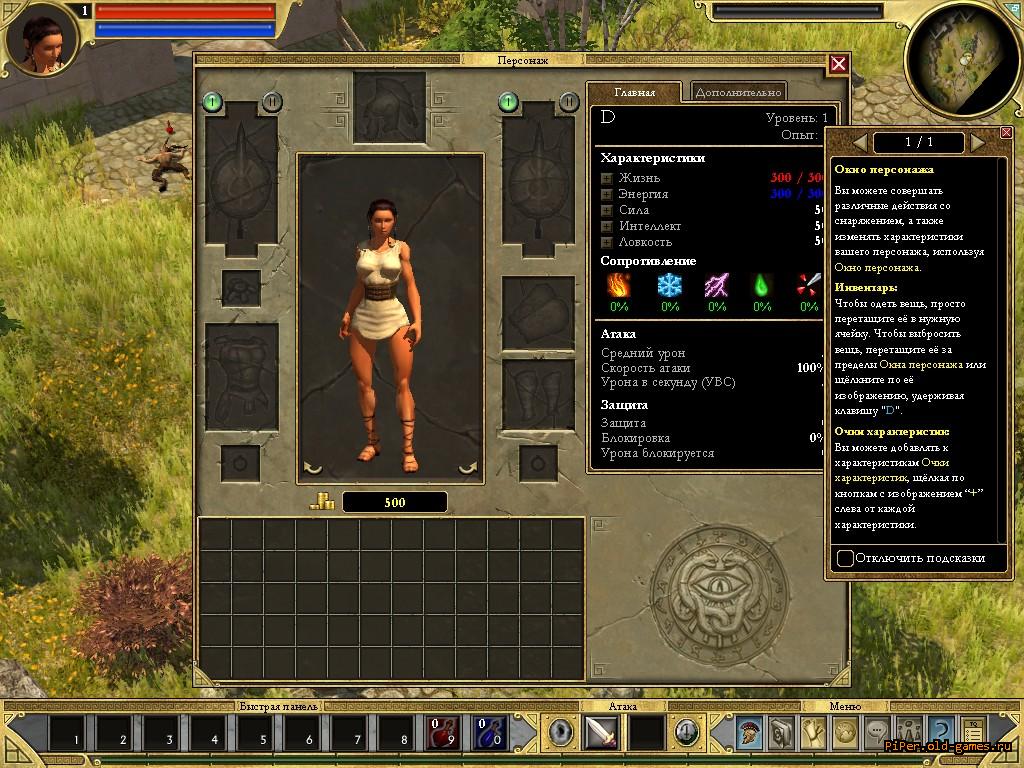The width and height of the screenshot is (1024, 768).
Task: Switch to the Дополнительно tab
Action: pos(737,92)
